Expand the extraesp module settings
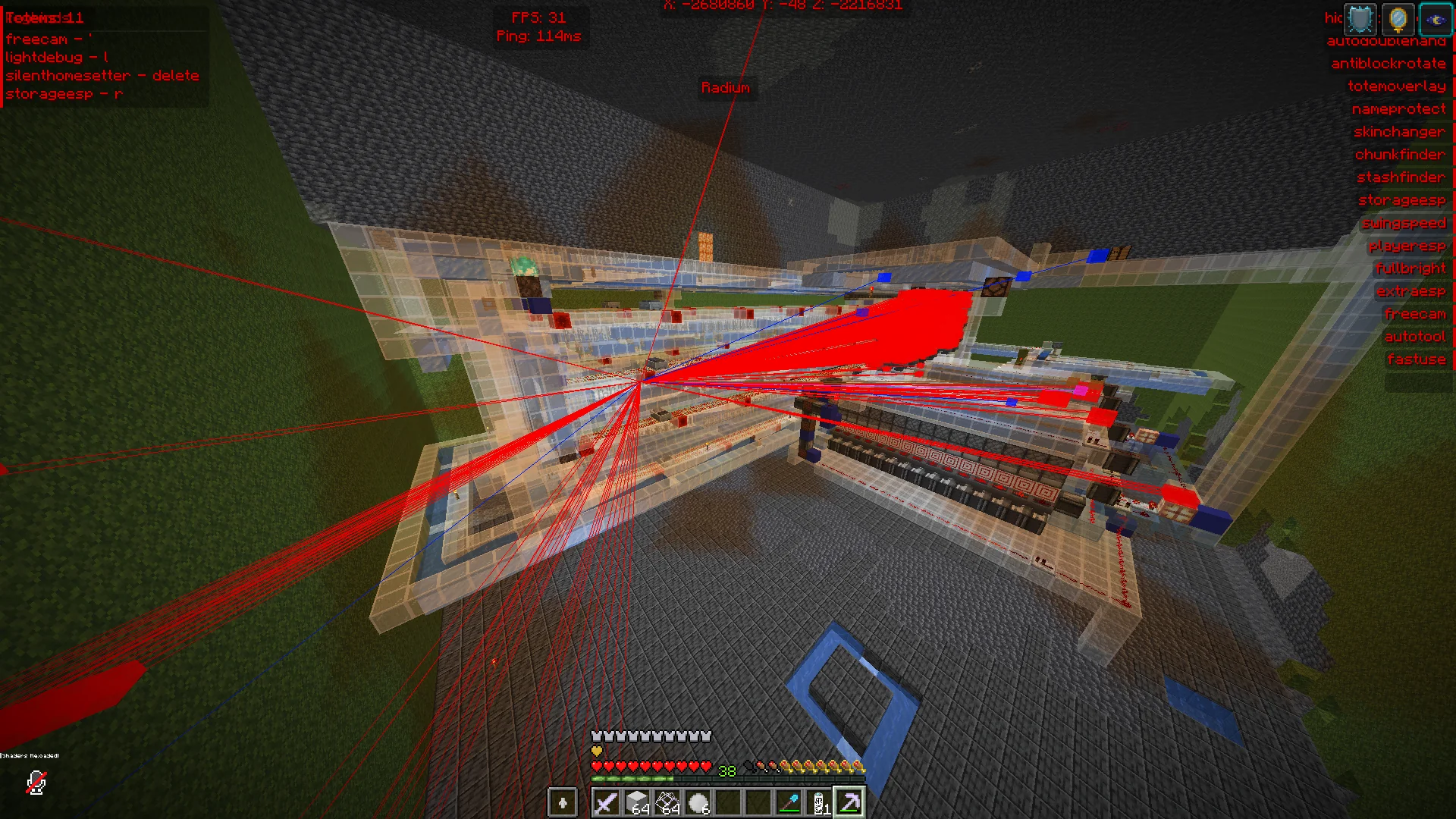This screenshot has width=1456, height=819. tap(1413, 290)
